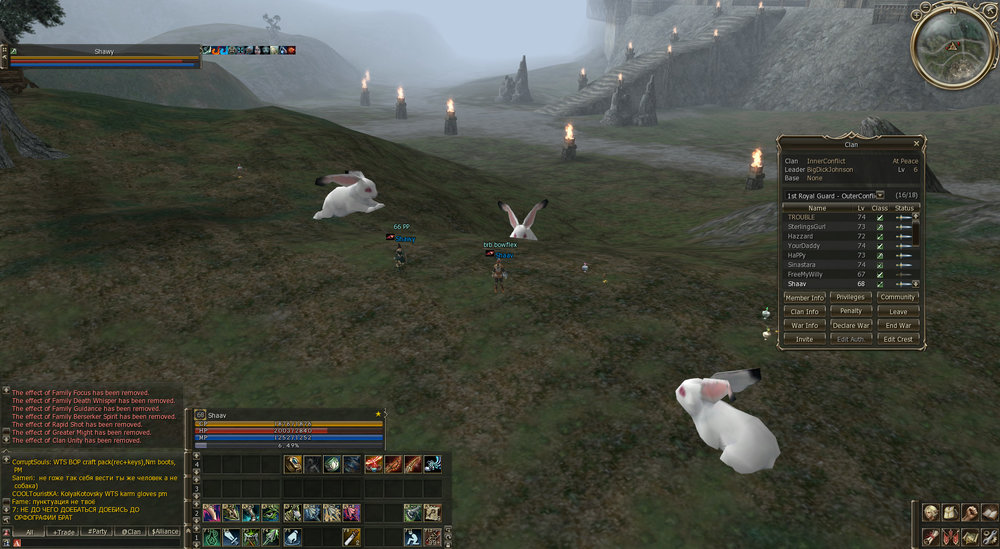
Task: Choose the Leave clan button
Action: pyautogui.click(x=898, y=311)
